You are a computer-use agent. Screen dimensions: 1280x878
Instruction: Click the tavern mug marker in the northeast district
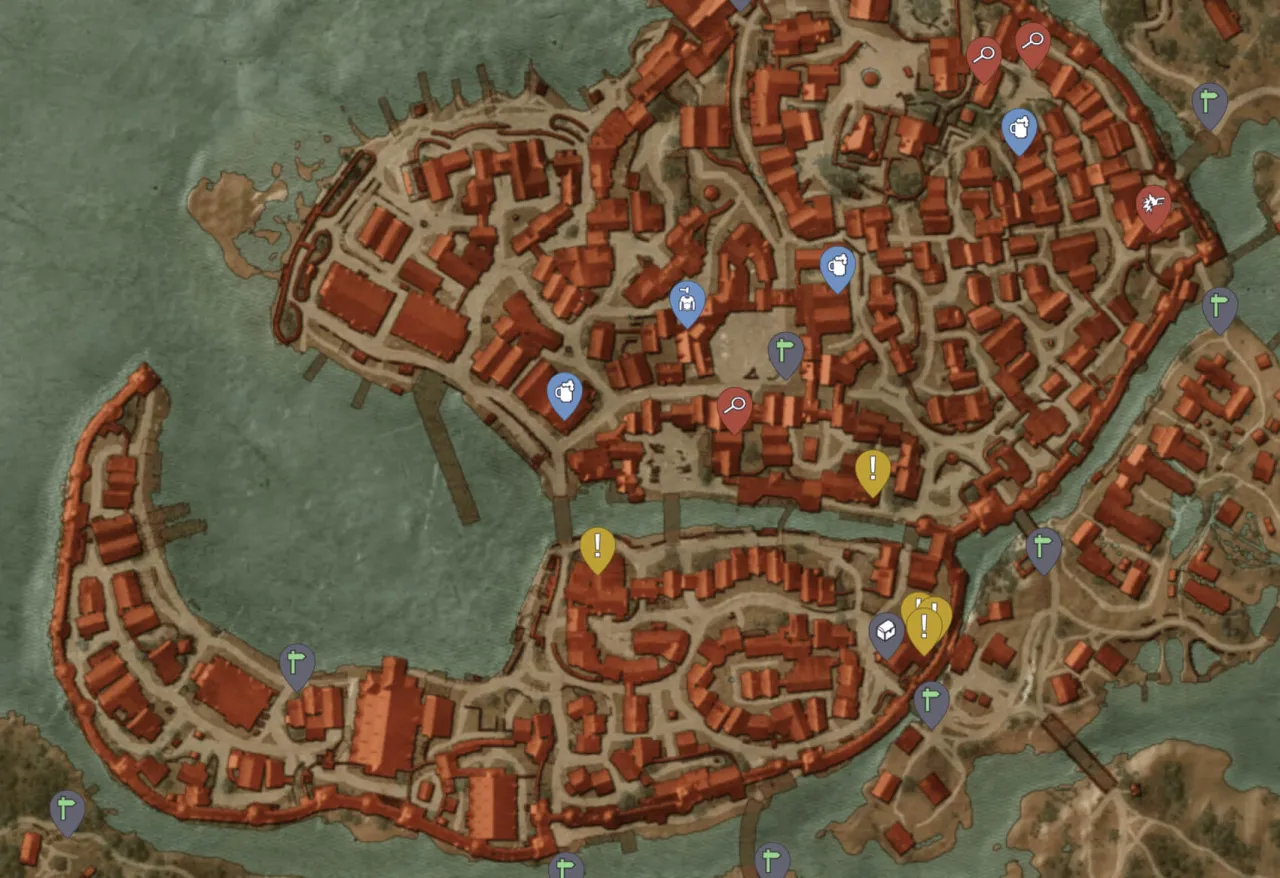click(1019, 128)
